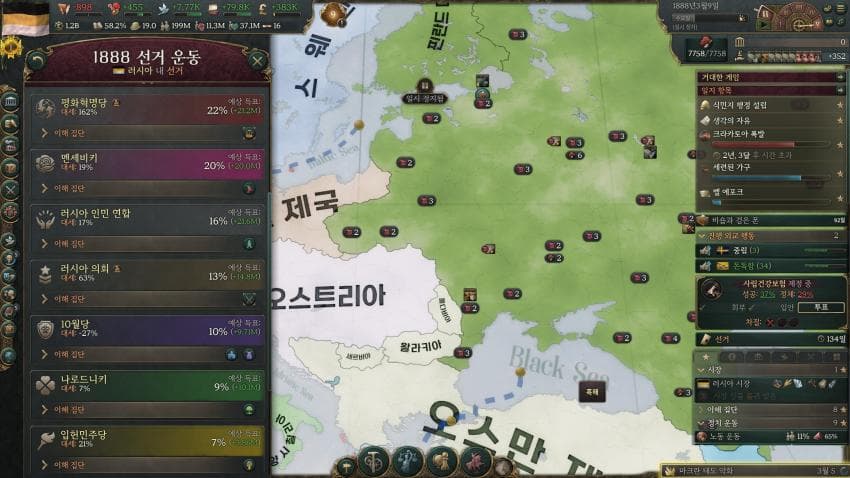Go back from the election panel

click(x=38, y=61)
